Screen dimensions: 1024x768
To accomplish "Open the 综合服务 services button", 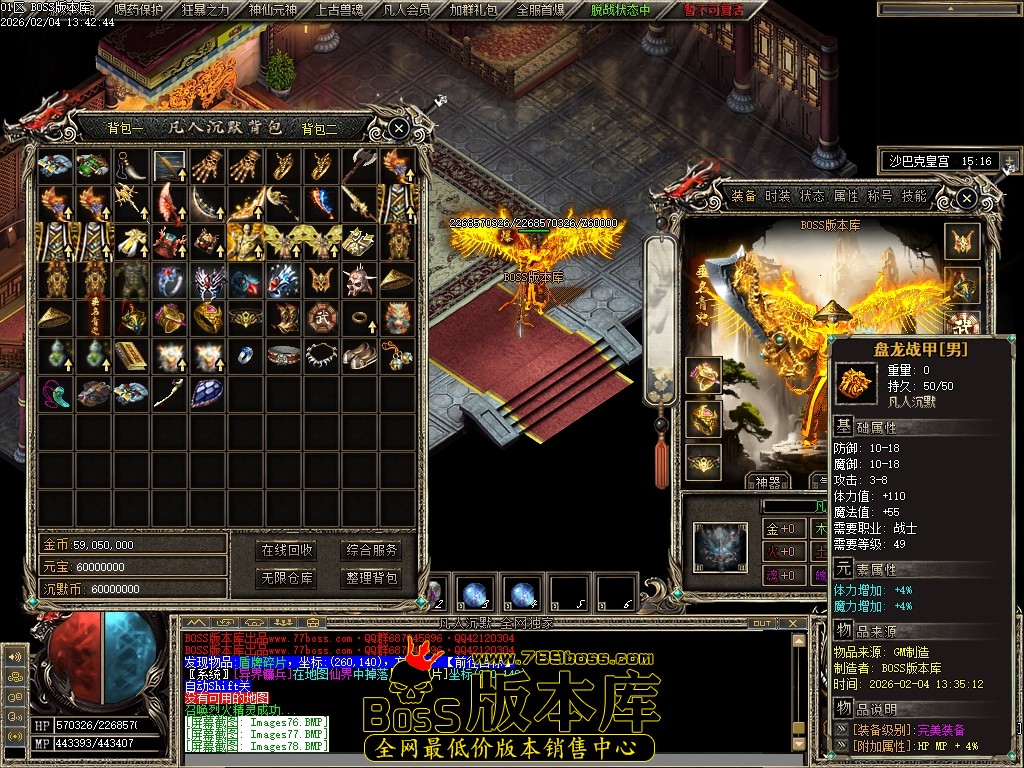I will (x=371, y=550).
